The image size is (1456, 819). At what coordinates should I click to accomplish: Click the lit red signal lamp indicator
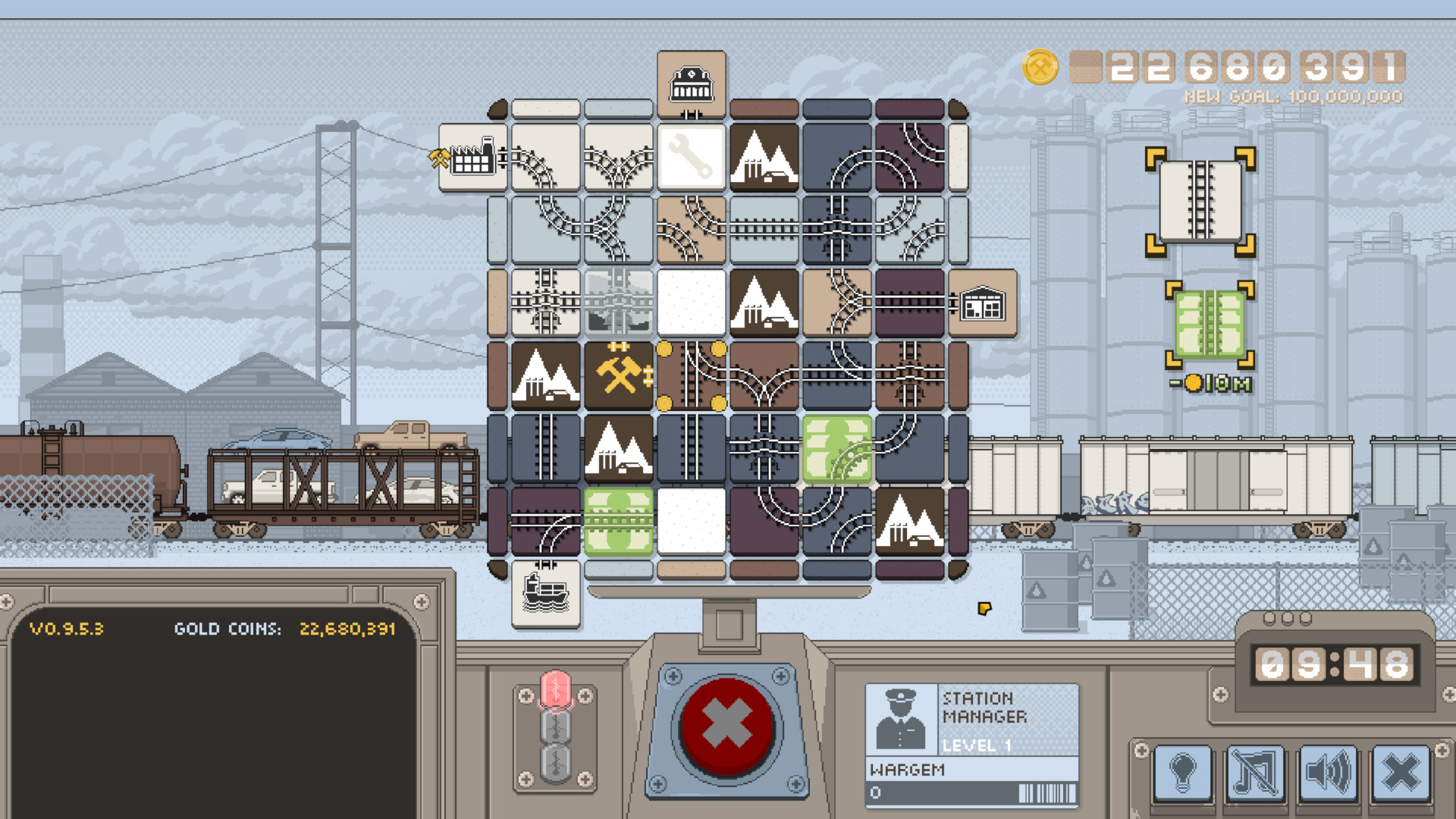click(557, 690)
